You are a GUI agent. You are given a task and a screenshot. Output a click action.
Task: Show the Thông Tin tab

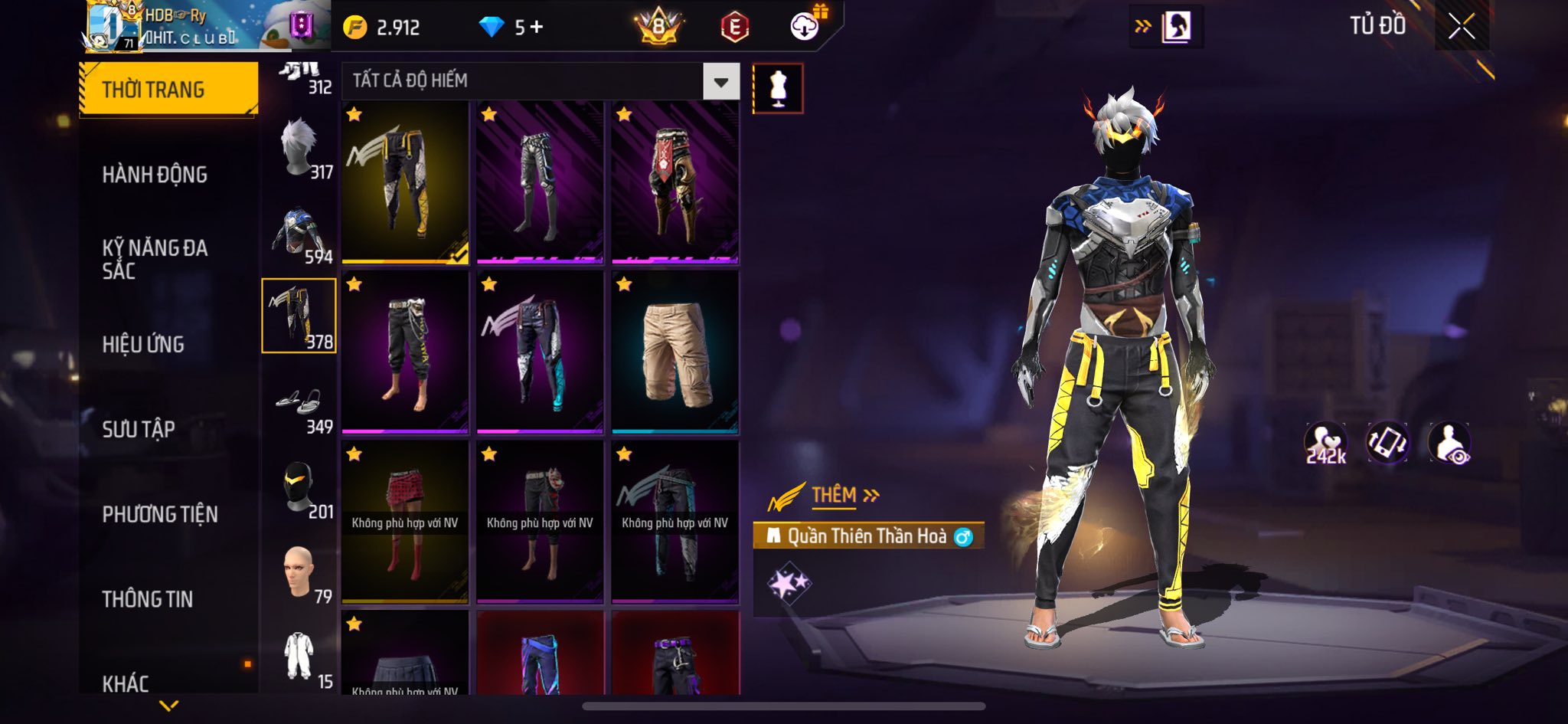coord(148,599)
